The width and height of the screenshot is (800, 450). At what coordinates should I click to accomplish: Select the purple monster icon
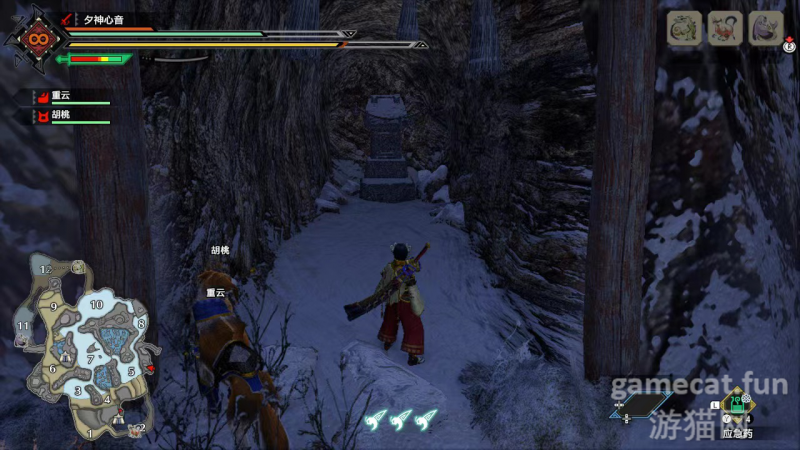pyautogui.click(x=766, y=28)
